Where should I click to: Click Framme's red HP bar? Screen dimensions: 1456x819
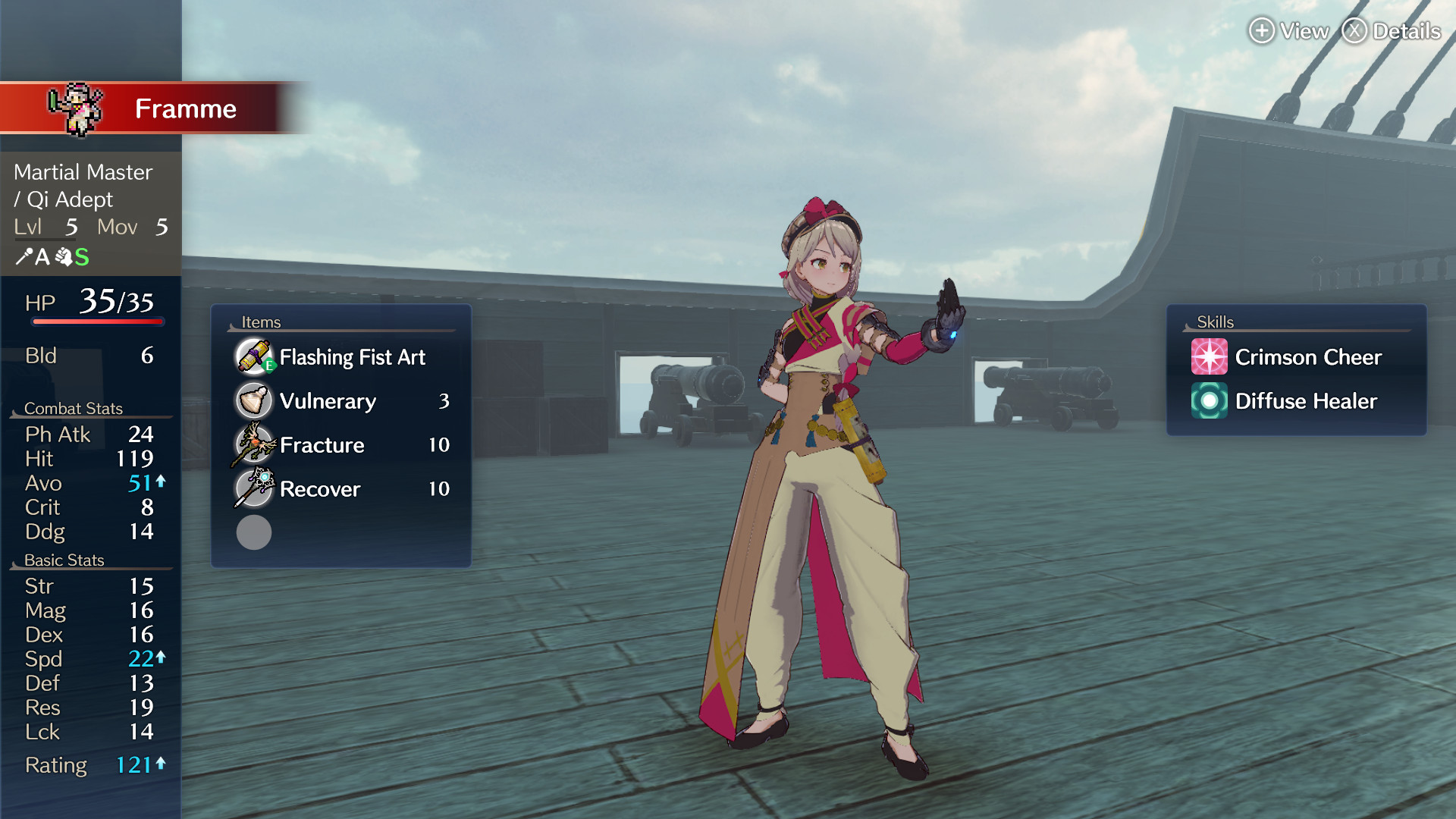tap(97, 322)
